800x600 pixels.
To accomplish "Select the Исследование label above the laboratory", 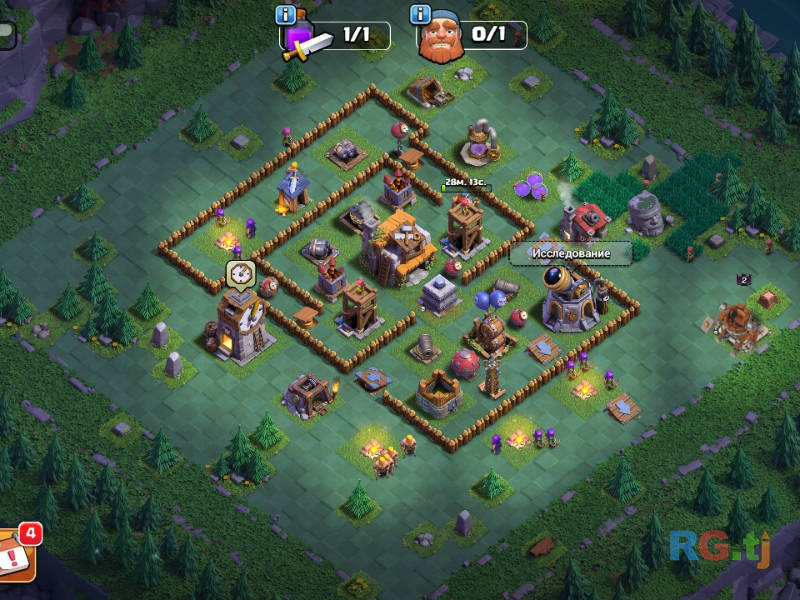I will point(570,253).
